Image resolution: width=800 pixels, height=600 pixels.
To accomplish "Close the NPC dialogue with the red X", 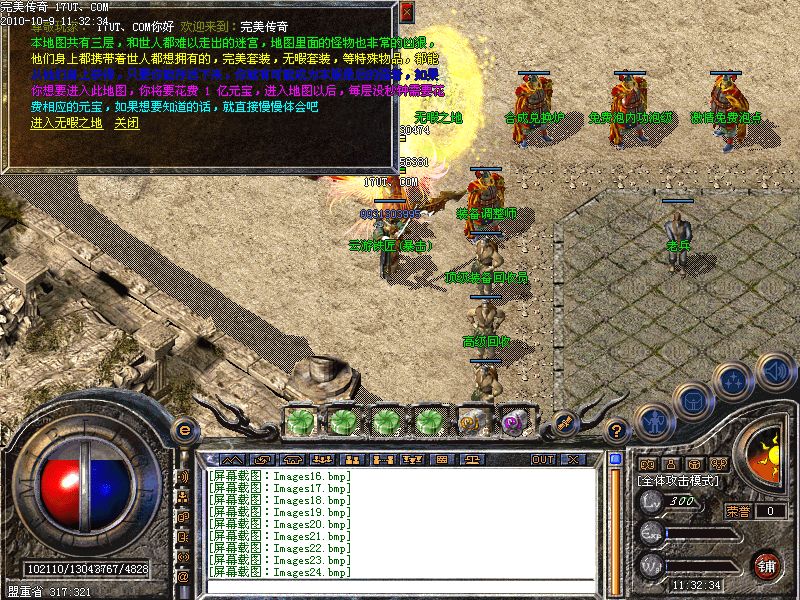I will (406, 12).
